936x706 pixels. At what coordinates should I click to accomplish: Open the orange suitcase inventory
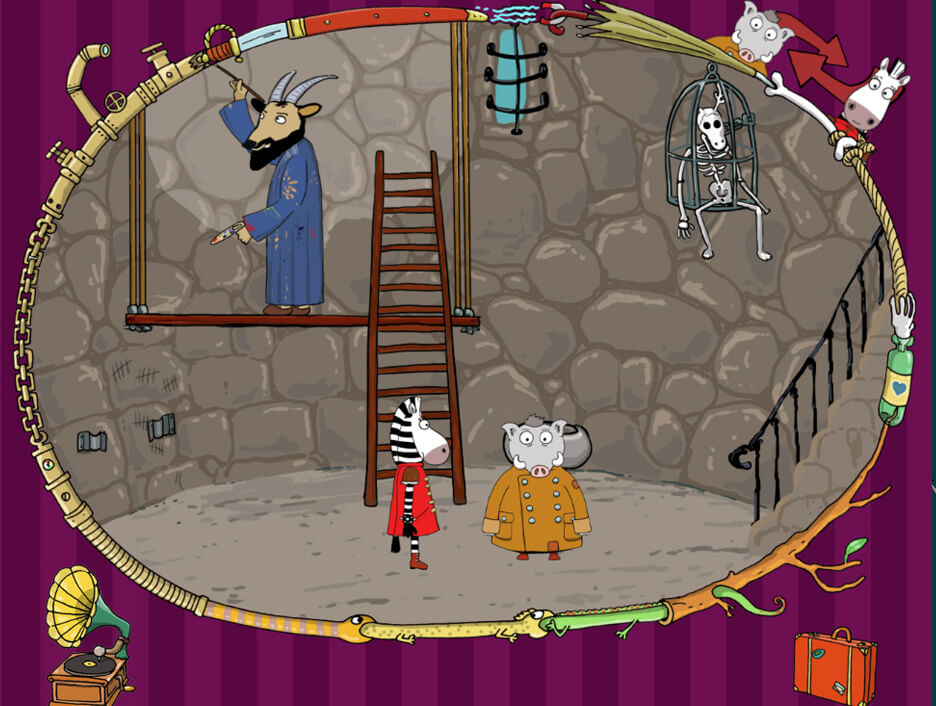tap(835, 668)
